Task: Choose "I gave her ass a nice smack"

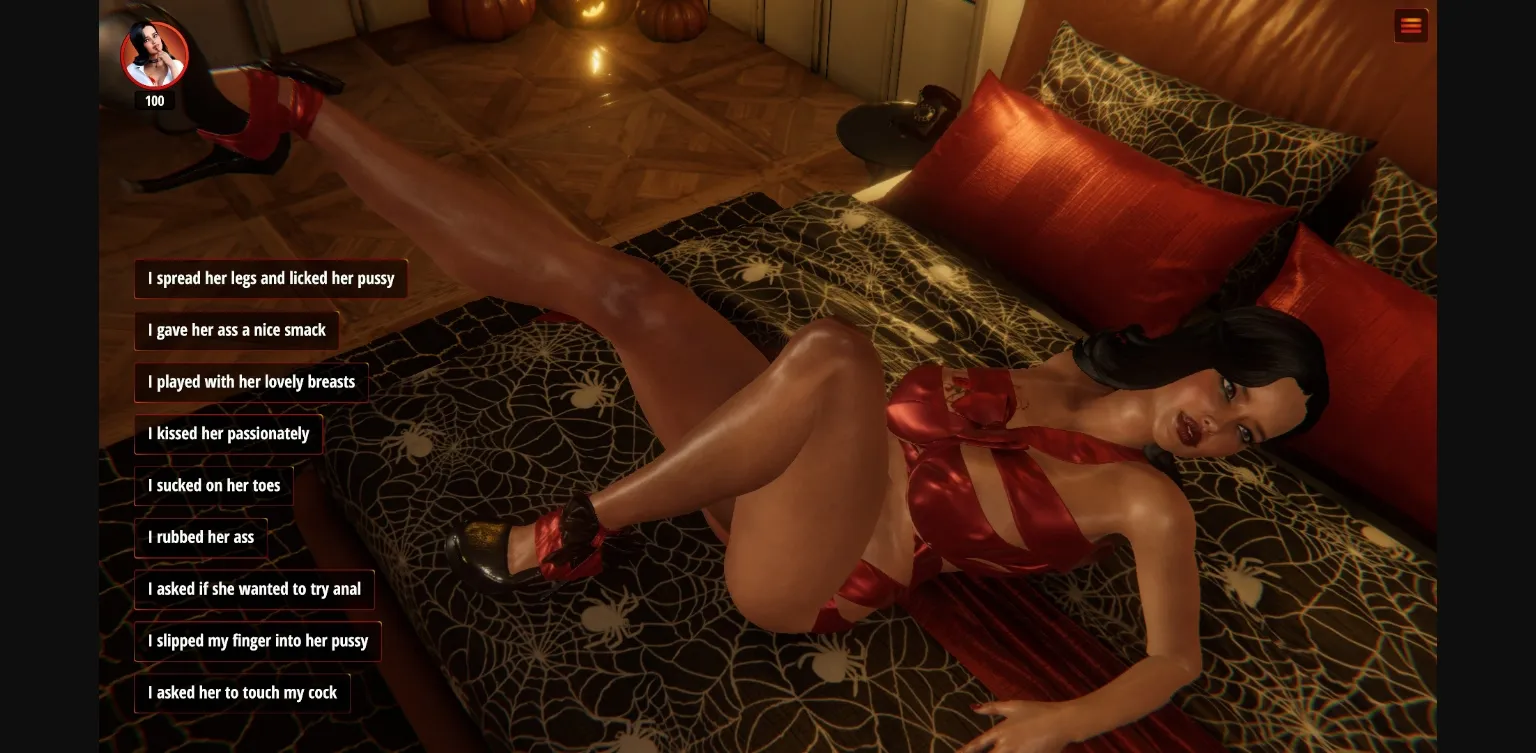Action: (x=236, y=330)
